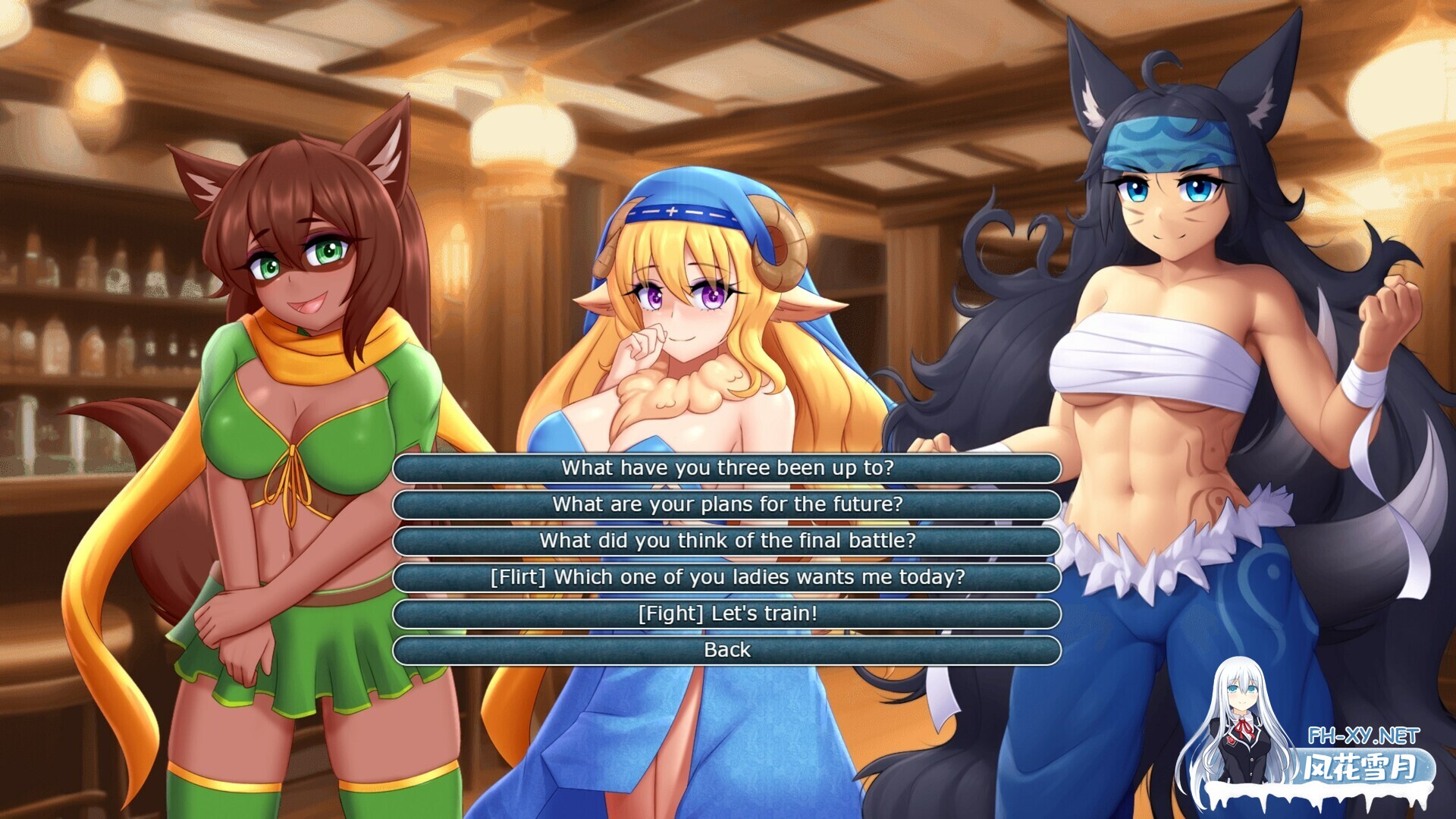Return with the "Back" option
Image resolution: width=1456 pixels, height=819 pixels.
coord(726,650)
